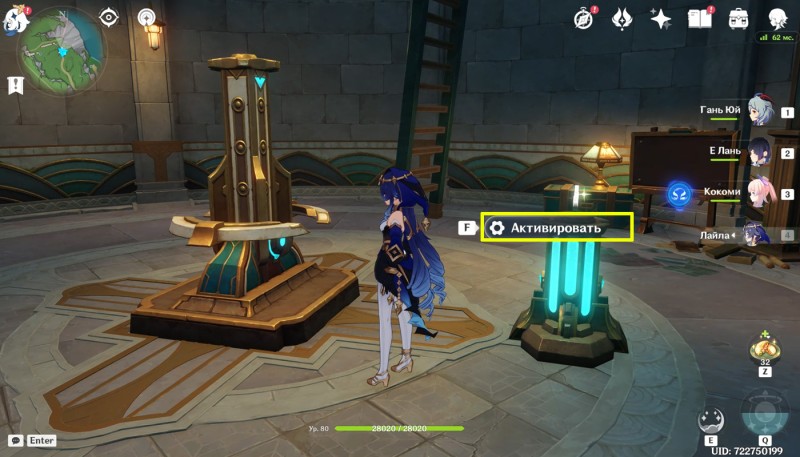Activate the elemental skill icon
This screenshot has height=457, width=800.
pyautogui.click(x=711, y=420)
